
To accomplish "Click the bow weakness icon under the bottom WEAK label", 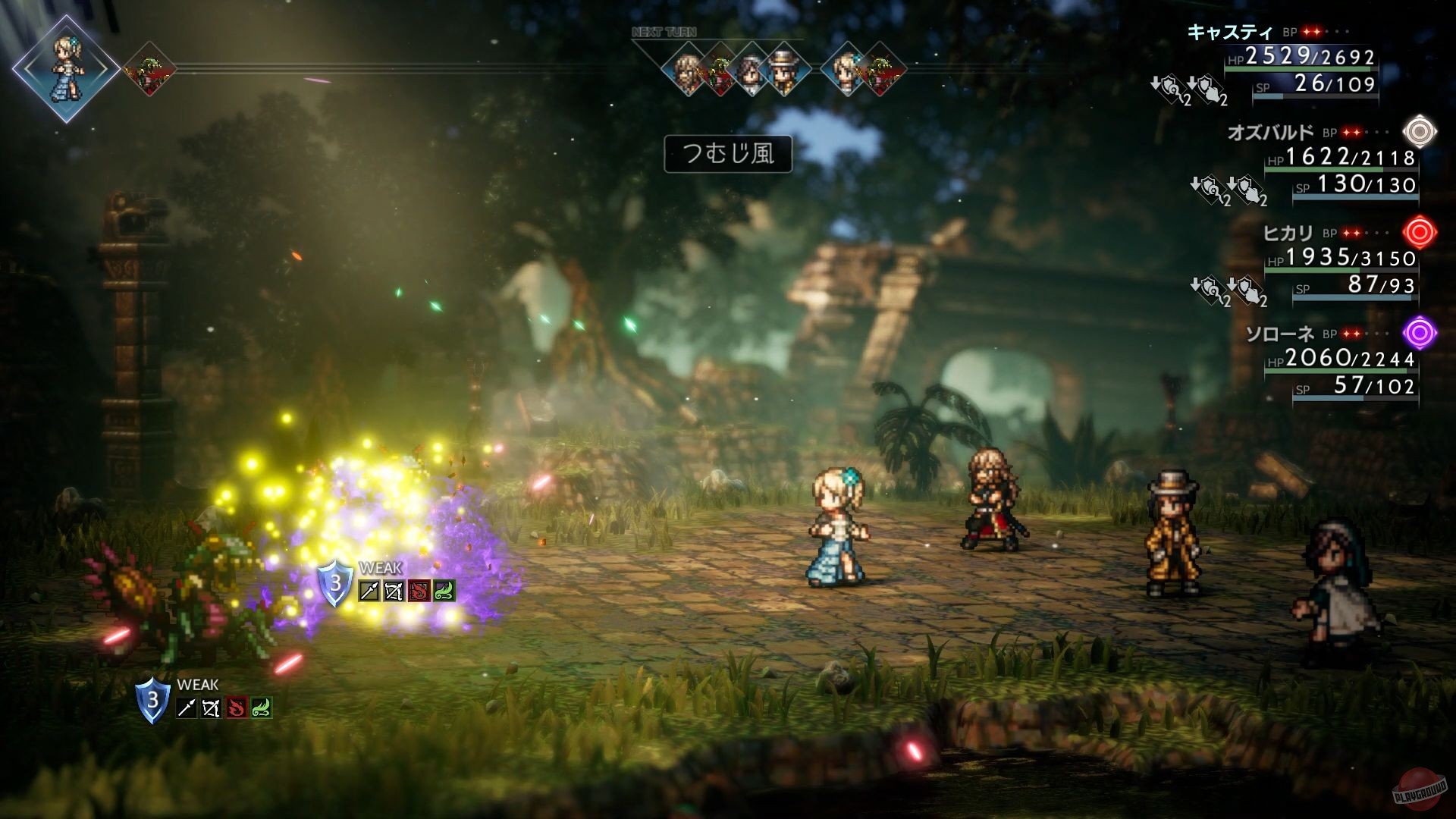I will 212,709.
